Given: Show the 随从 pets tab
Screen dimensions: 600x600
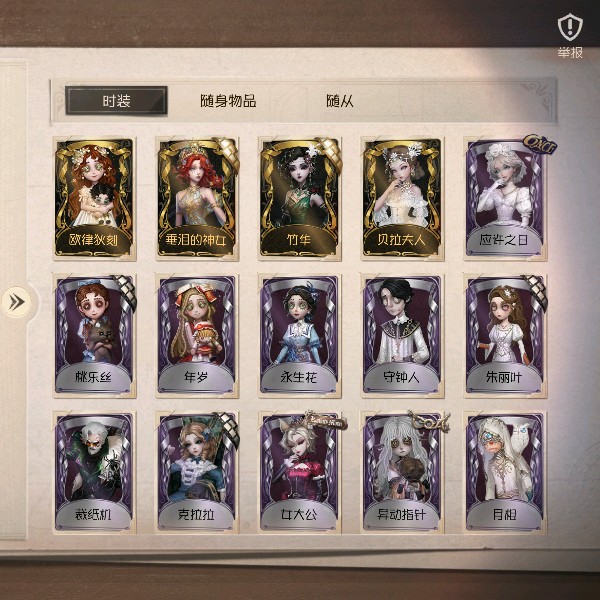Looking at the screenshot, I should click(340, 101).
